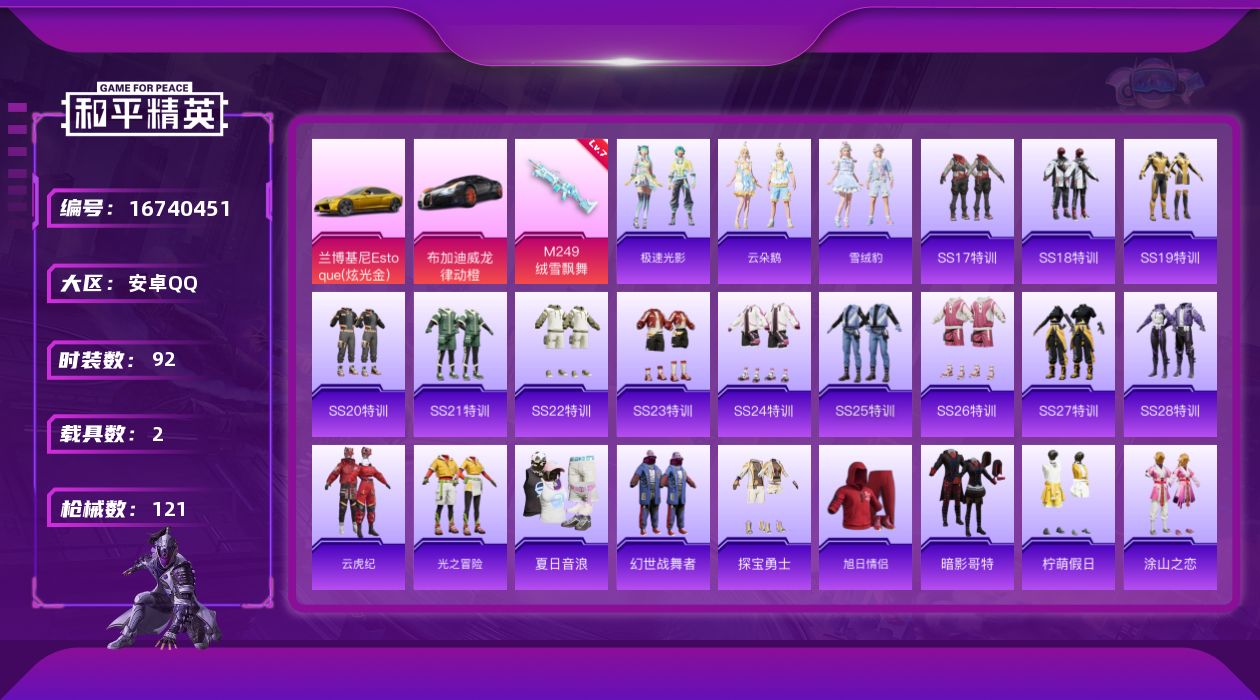Choose the Bugatti 律动橙 car card
This screenshot has width=1260, height=700.
(460, 211)
